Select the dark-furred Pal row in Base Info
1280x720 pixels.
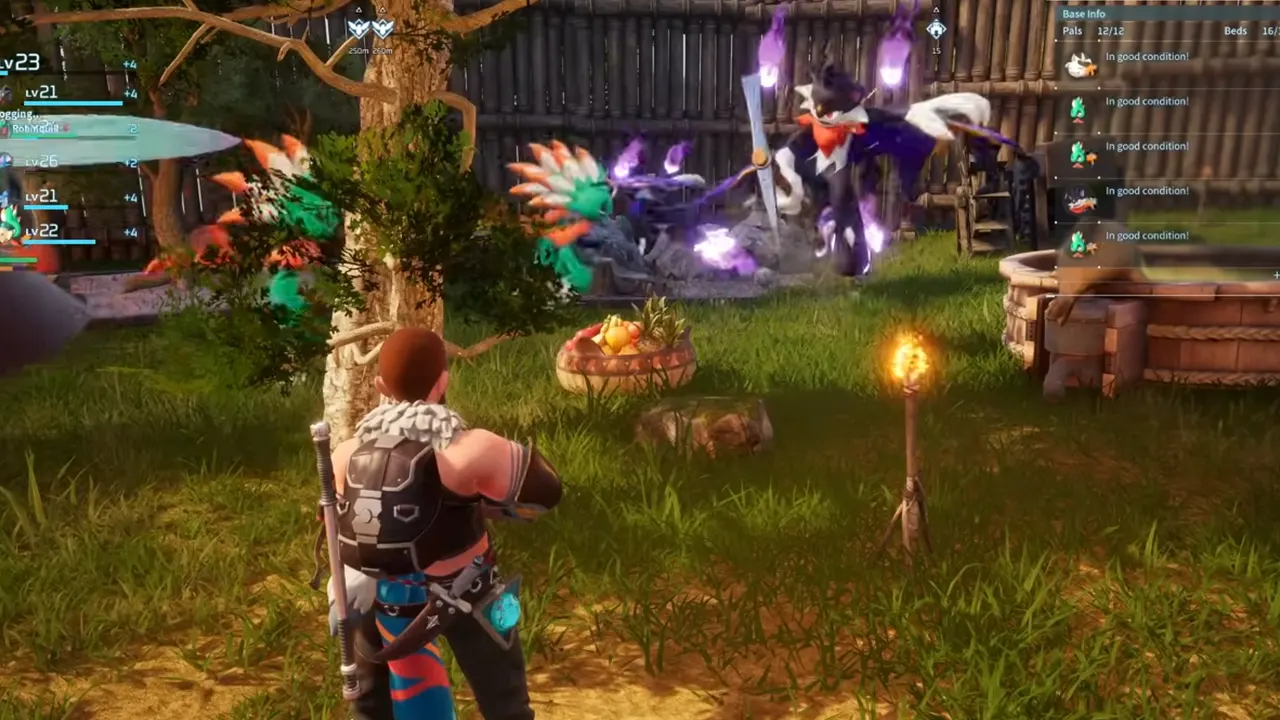pos(1080,200)
